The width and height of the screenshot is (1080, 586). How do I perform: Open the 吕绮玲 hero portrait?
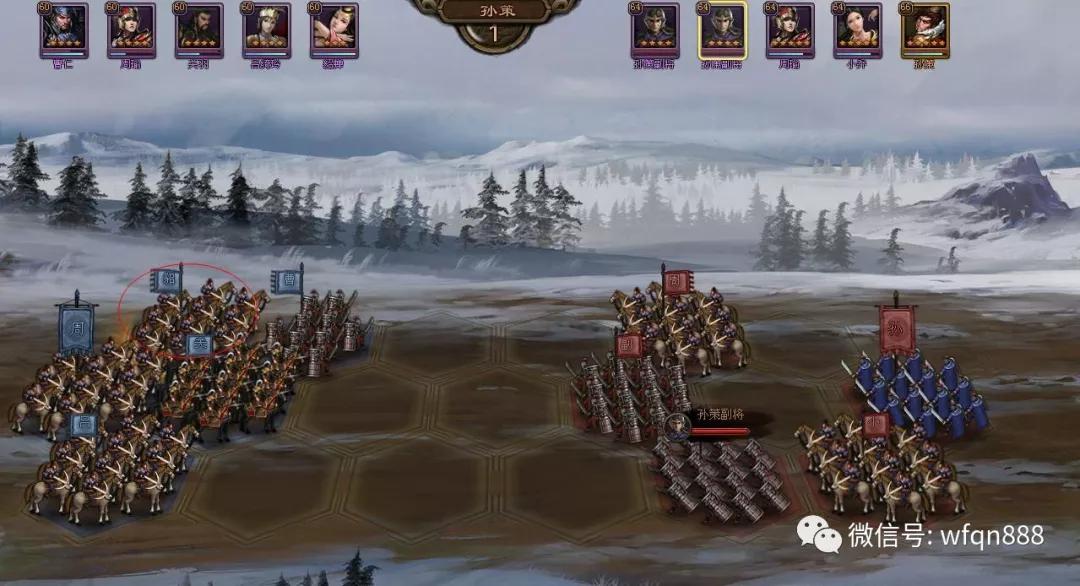(267, 27)
